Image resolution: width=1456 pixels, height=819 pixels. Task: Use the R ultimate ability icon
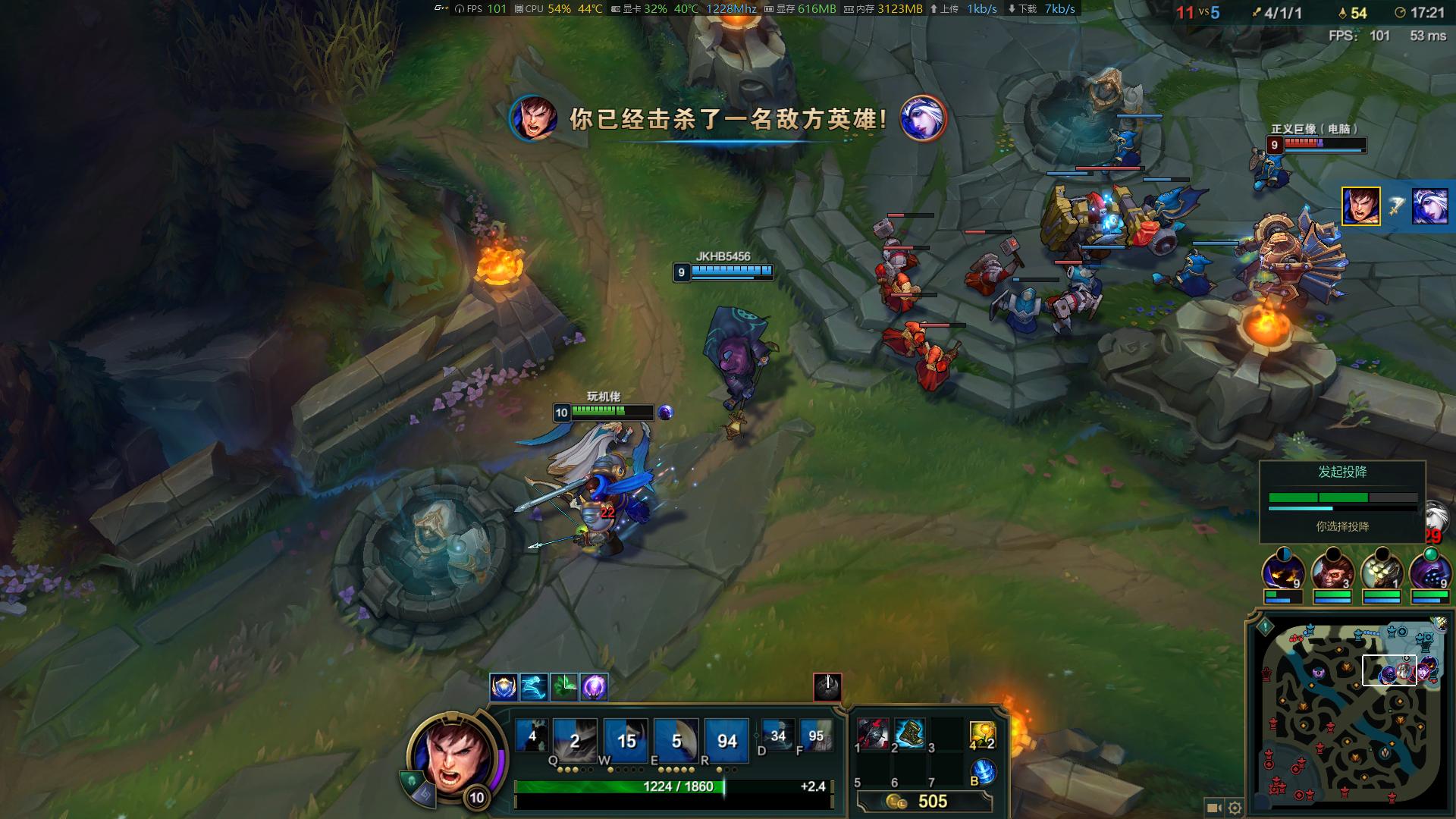pyautogui.click(x=726, y=739)
